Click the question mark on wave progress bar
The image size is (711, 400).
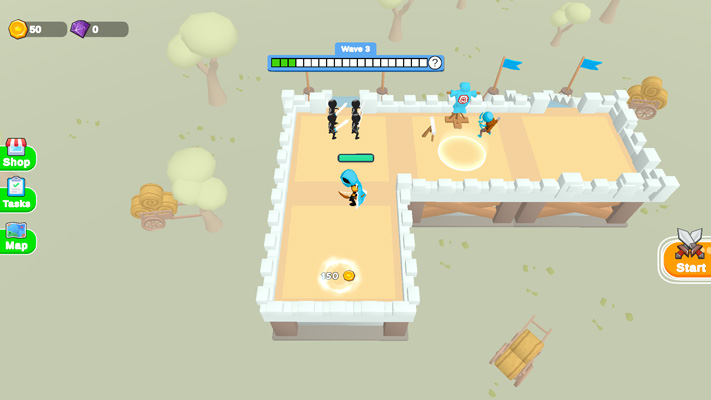coord(434,63)
